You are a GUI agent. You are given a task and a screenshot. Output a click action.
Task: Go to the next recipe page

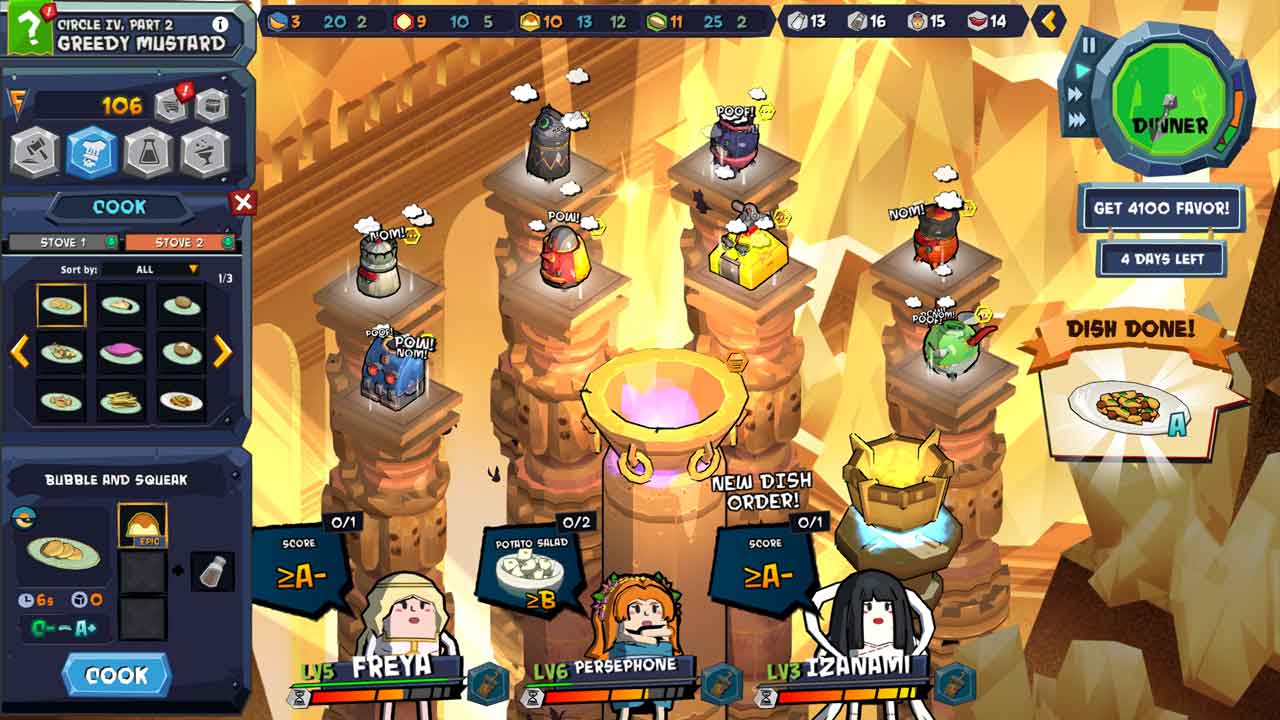click(x=223, y=351)
